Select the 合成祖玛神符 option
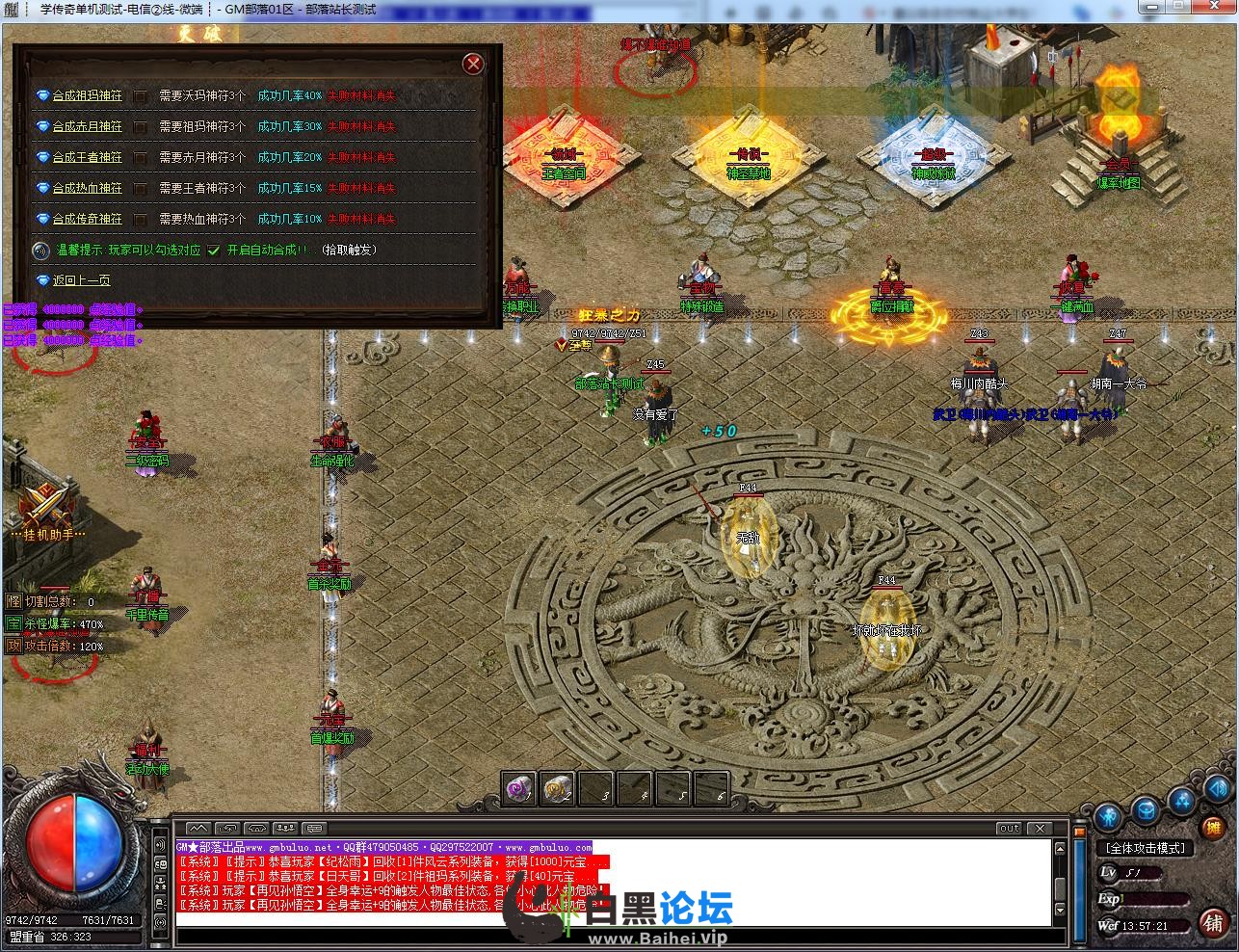Screen dimensions: 1239x952 pyautogui.click(x=87, y=96)
